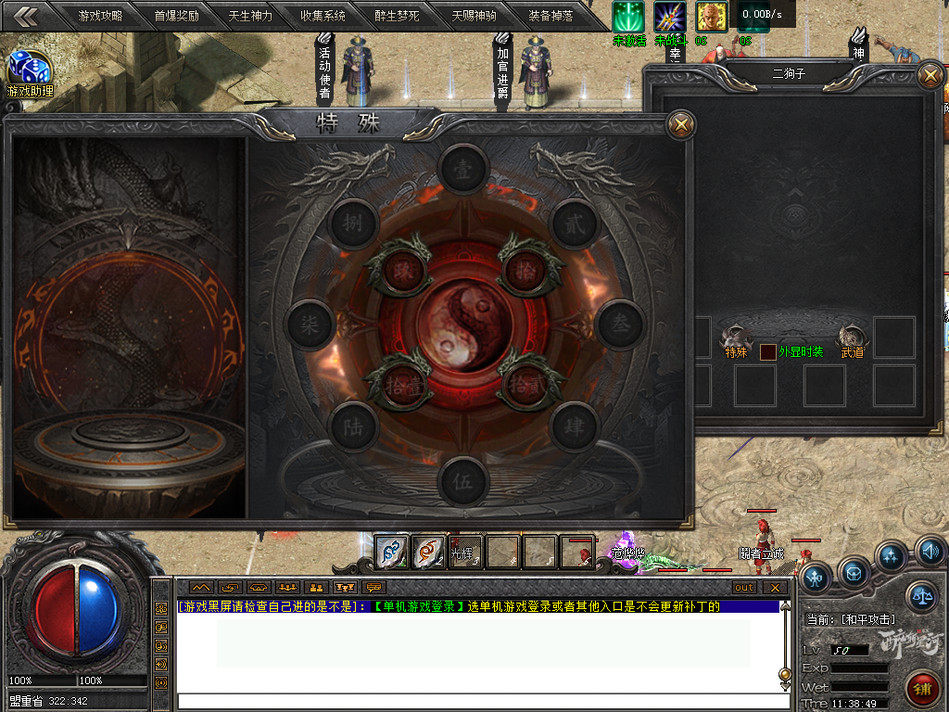Pick the 柒 slot on the wheel
Image resolution: width=949 pixels, height=712 pixels.
[x=309, y=325]
